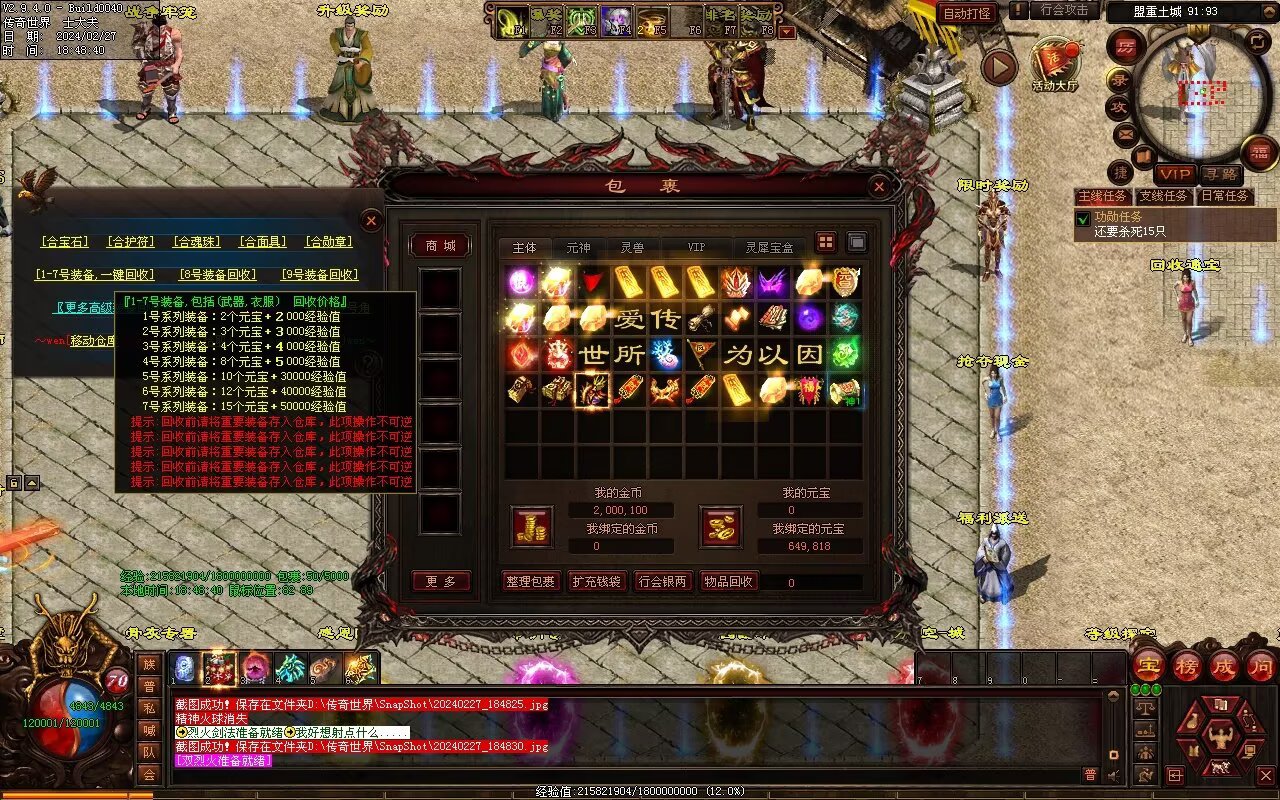The width and height of the screenshot is (1280, 800).
Task: Switch to the 元神 tab
Action: click(578, 247)
